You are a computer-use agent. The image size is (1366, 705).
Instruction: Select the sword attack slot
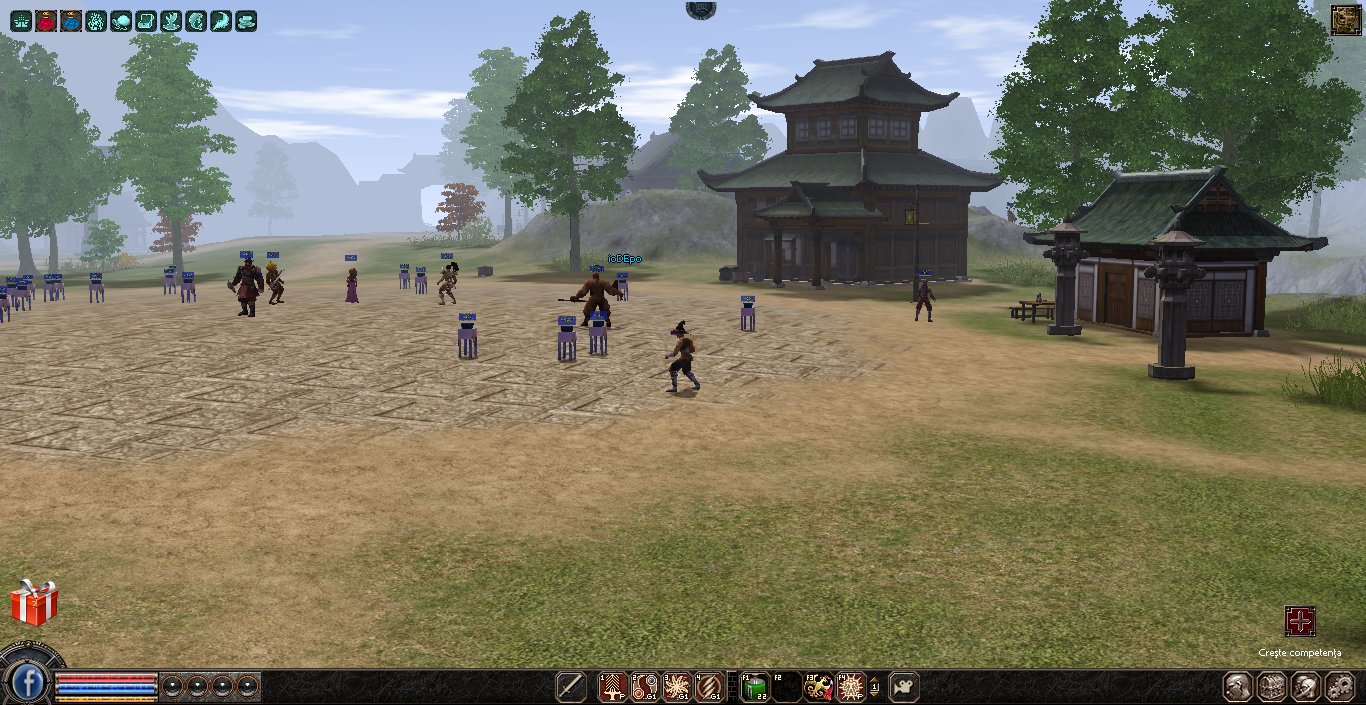coord(571,687)
